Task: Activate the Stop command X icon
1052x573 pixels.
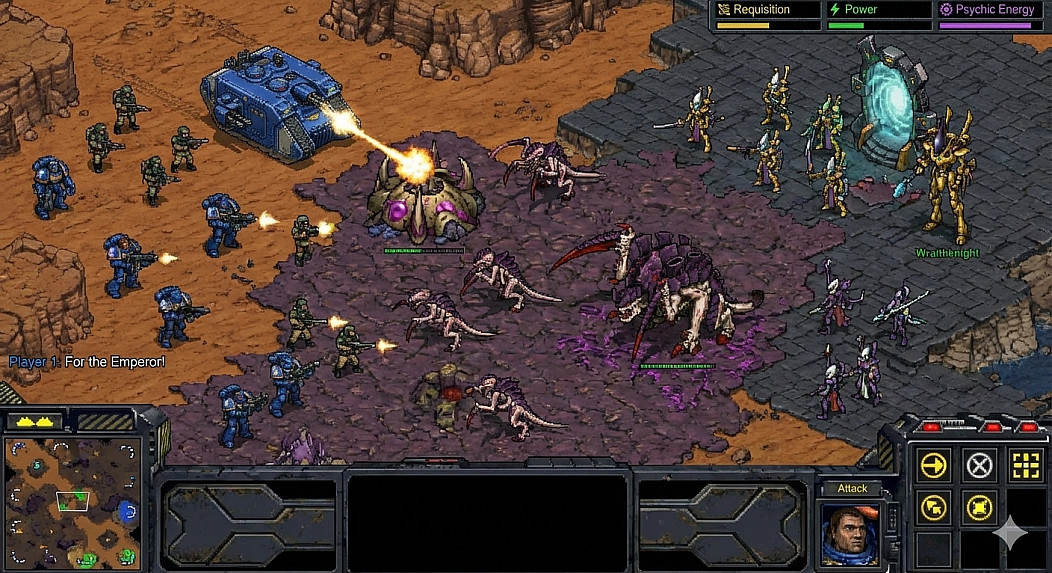Action: (979, 465)
